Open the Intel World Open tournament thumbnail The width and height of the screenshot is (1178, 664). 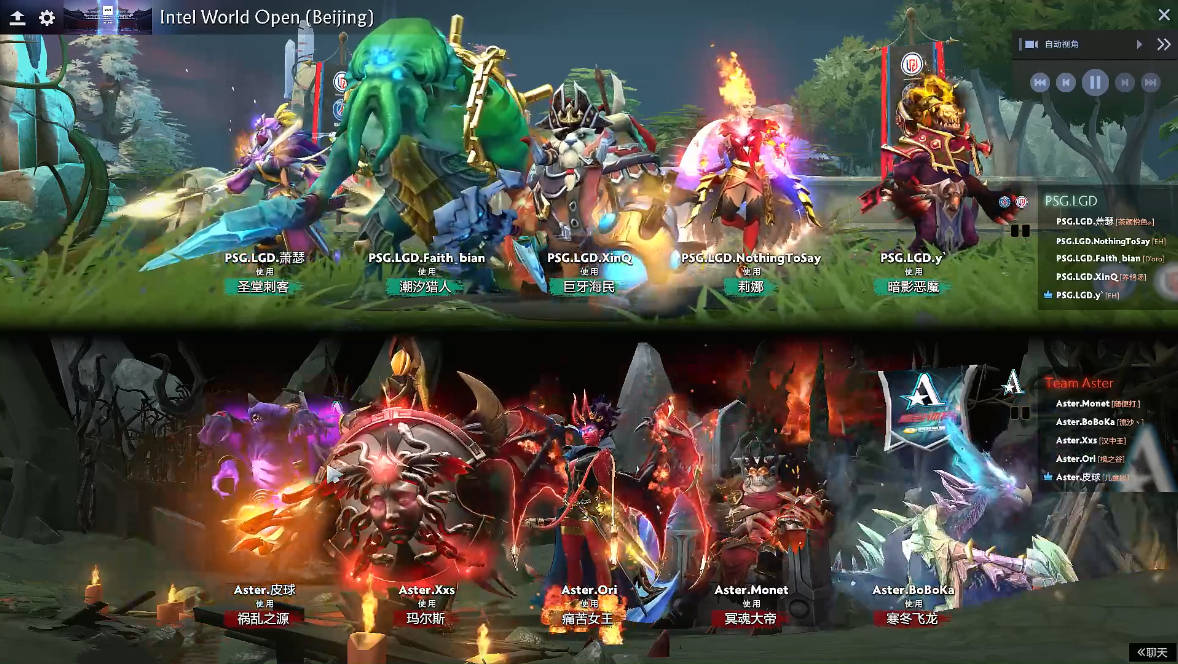coord(108,17)
